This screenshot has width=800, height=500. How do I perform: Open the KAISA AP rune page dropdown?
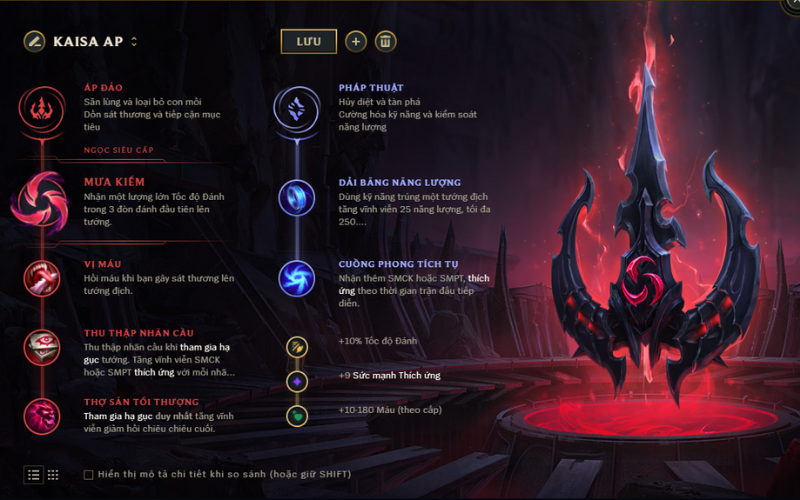click(134, 42)
